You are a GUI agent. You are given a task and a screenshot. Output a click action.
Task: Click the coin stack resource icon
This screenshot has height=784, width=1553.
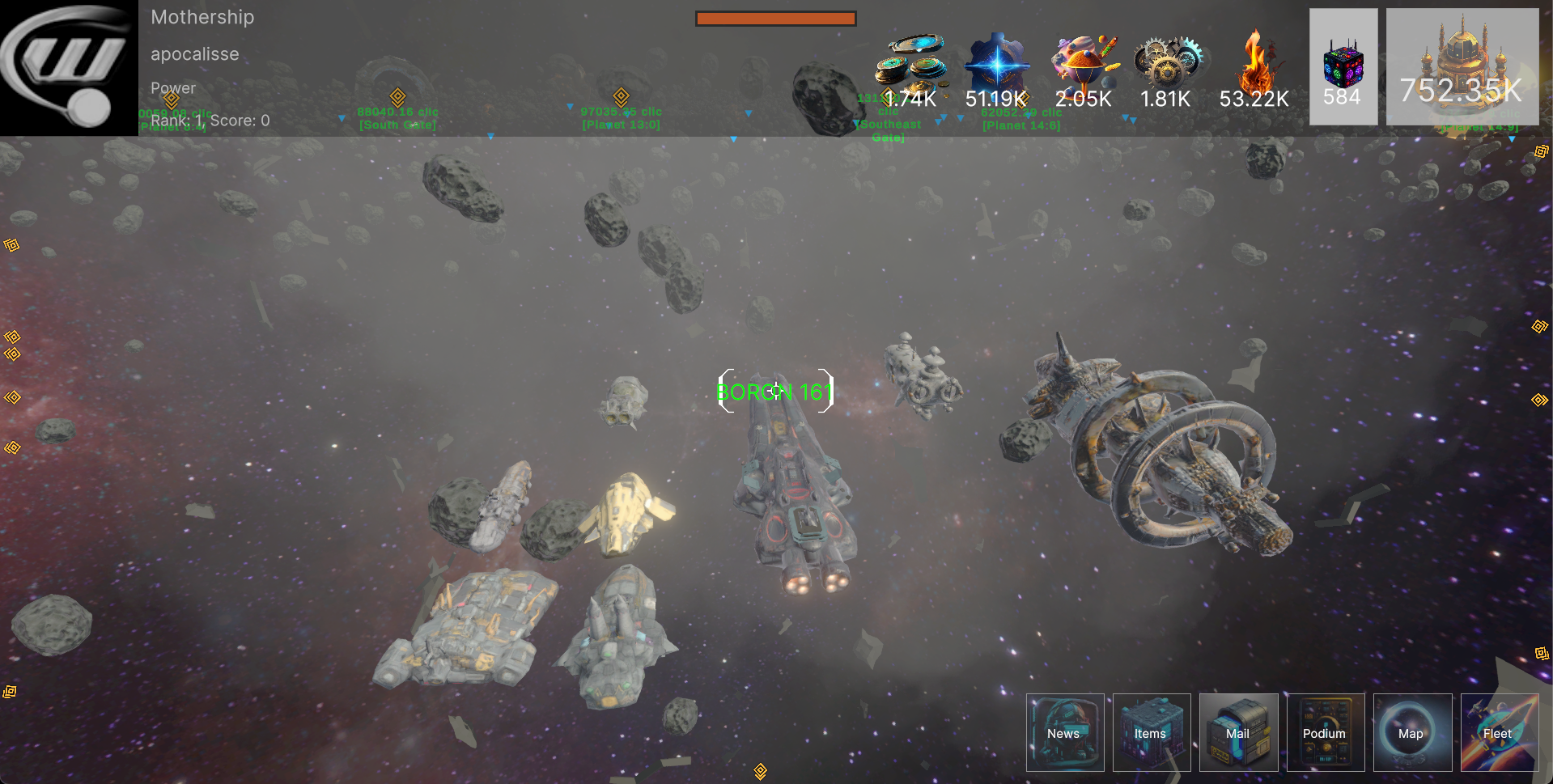coord(911,60)
